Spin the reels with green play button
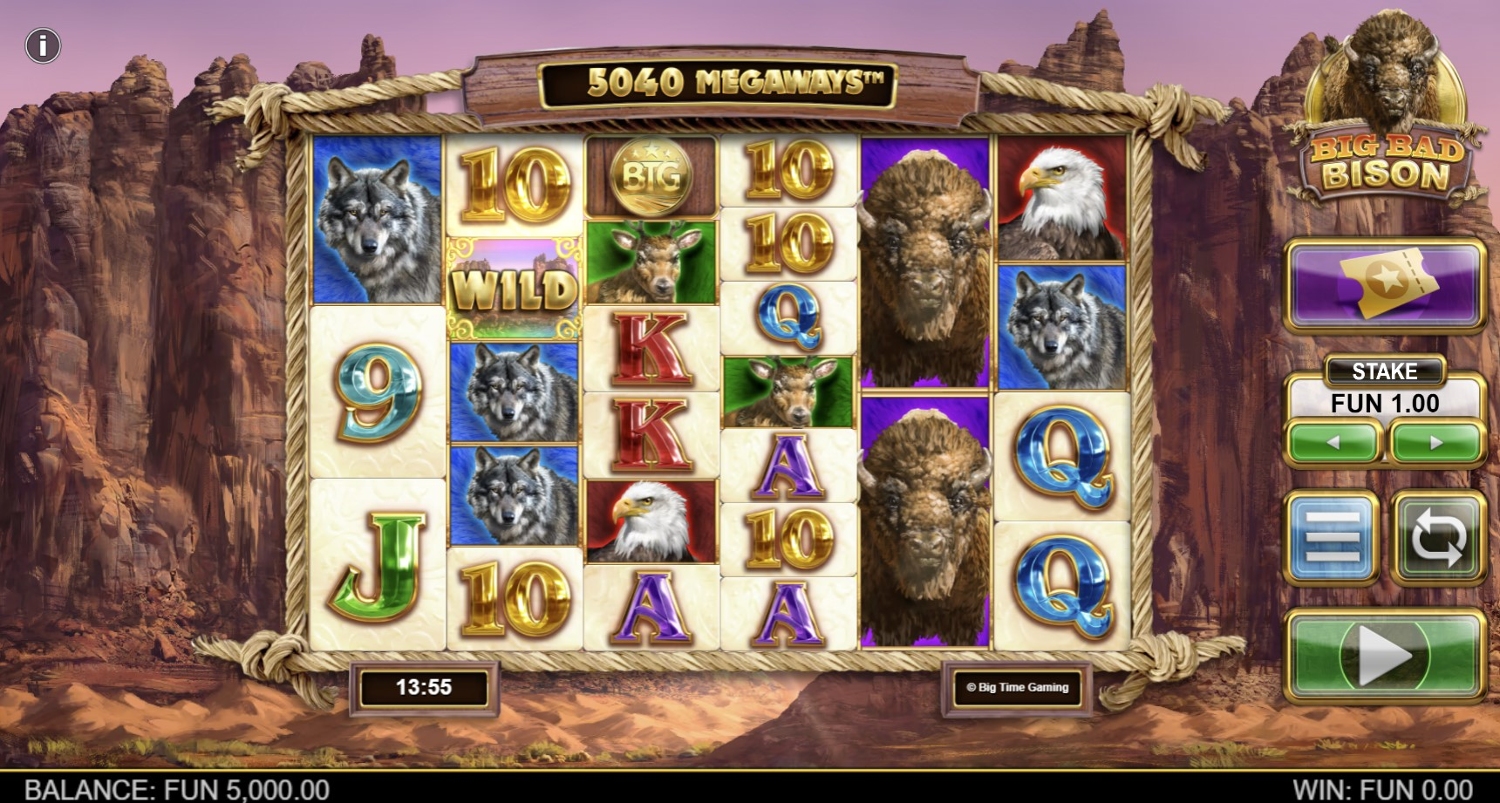Image resolution: width=1500 pixels, height=803 pixels. (x=1385, y=655)
